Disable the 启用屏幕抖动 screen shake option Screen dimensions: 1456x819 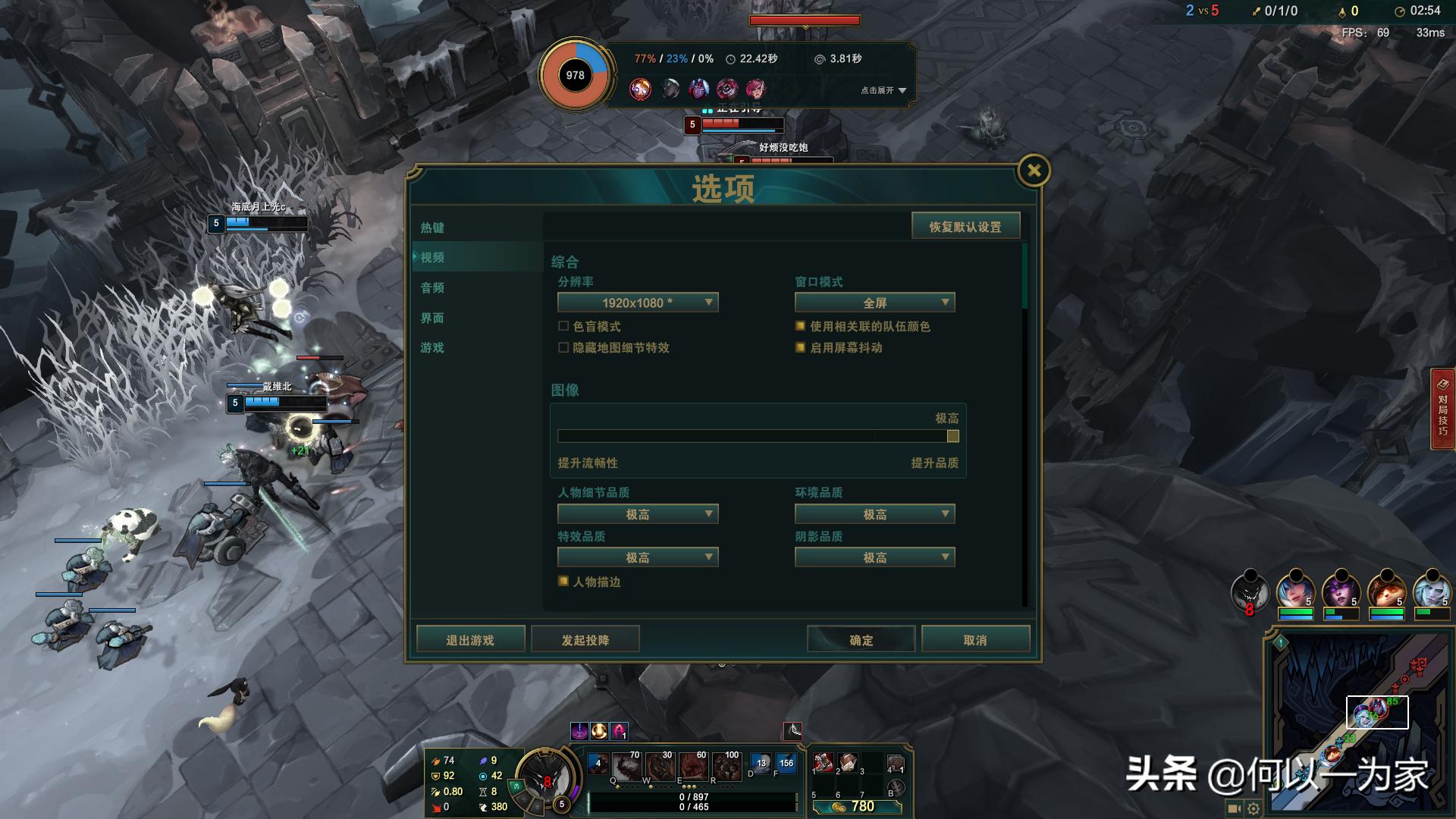(799, 347)
